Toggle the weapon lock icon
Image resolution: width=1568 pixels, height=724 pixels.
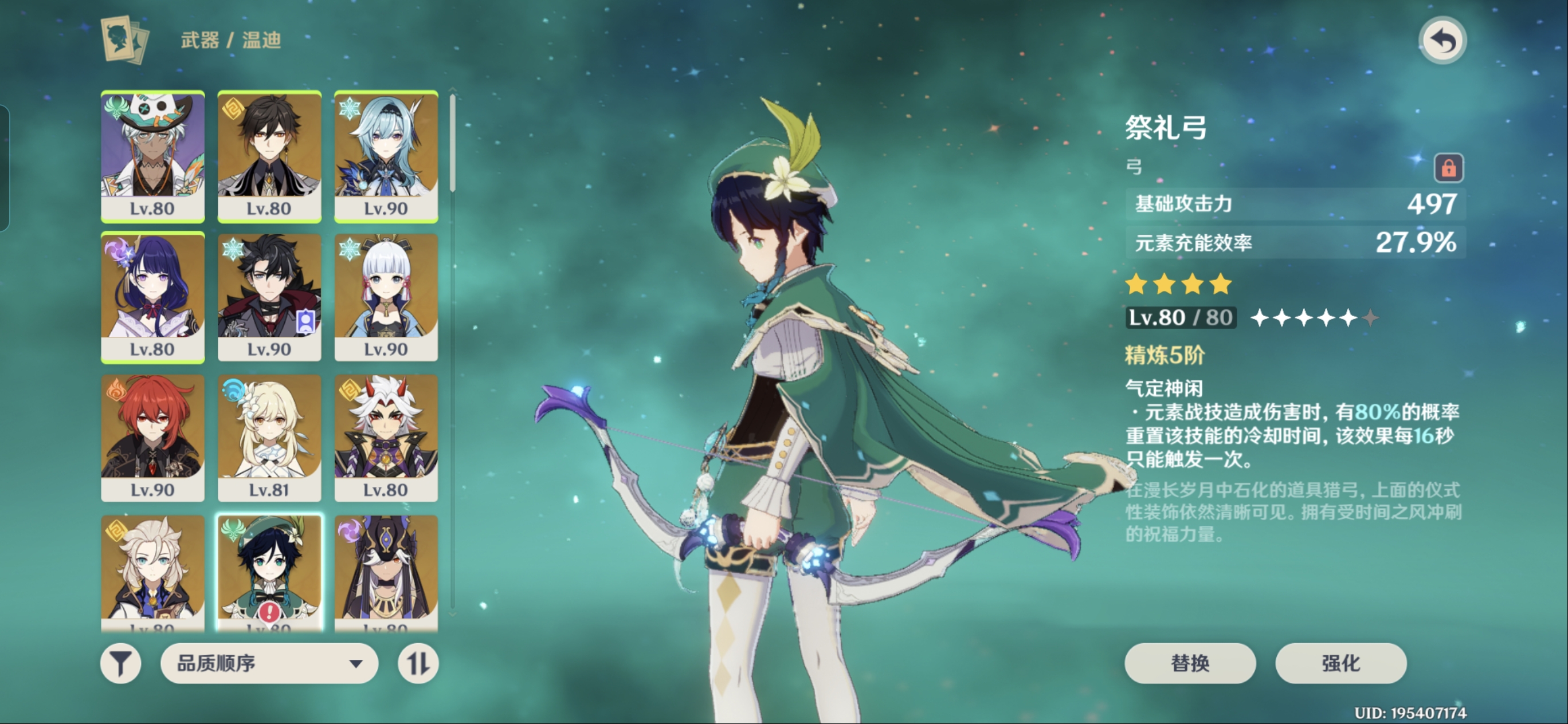1449,168
